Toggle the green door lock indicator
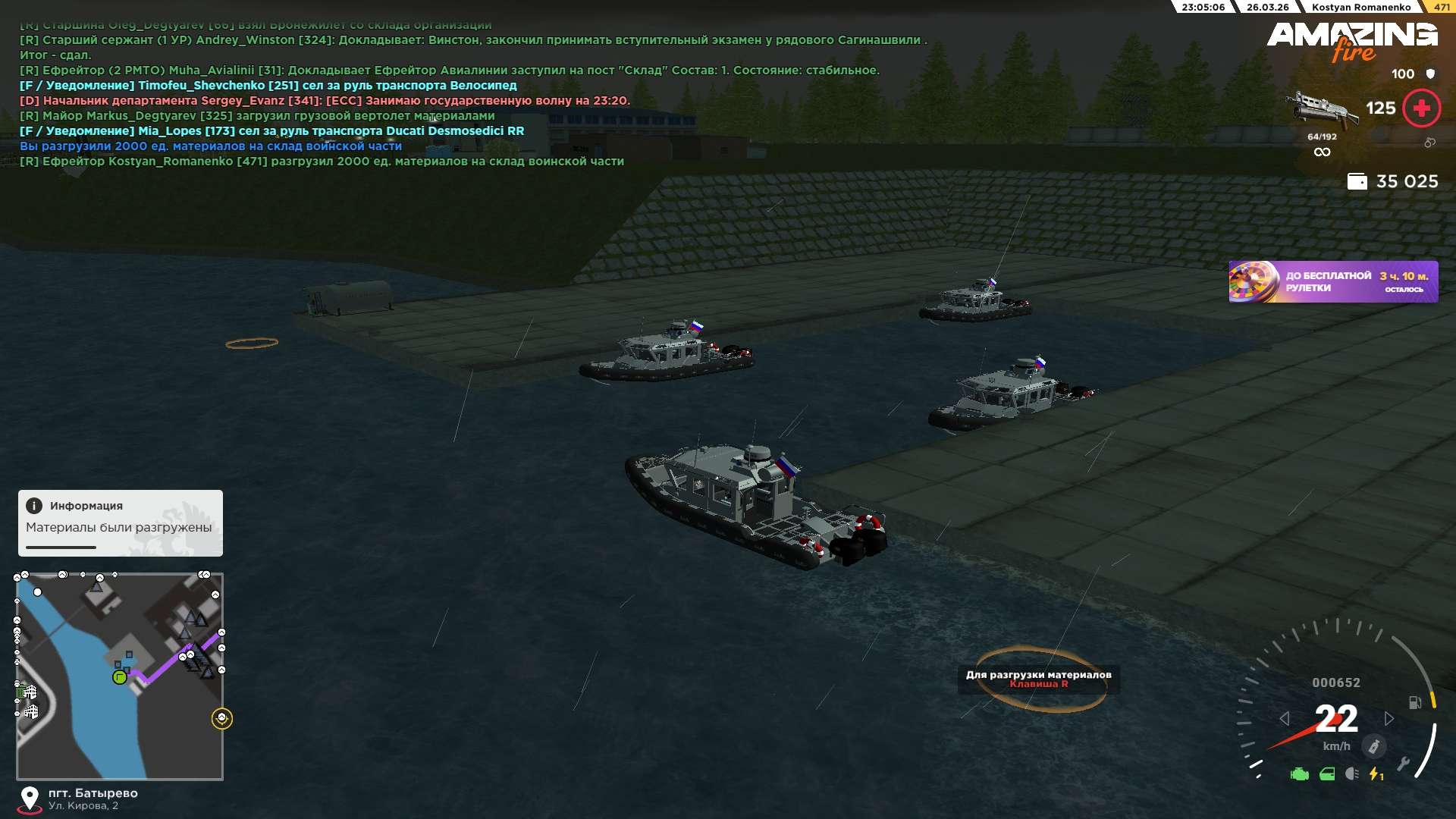This screenshot has width=1456, height=819. (1327, 774)
